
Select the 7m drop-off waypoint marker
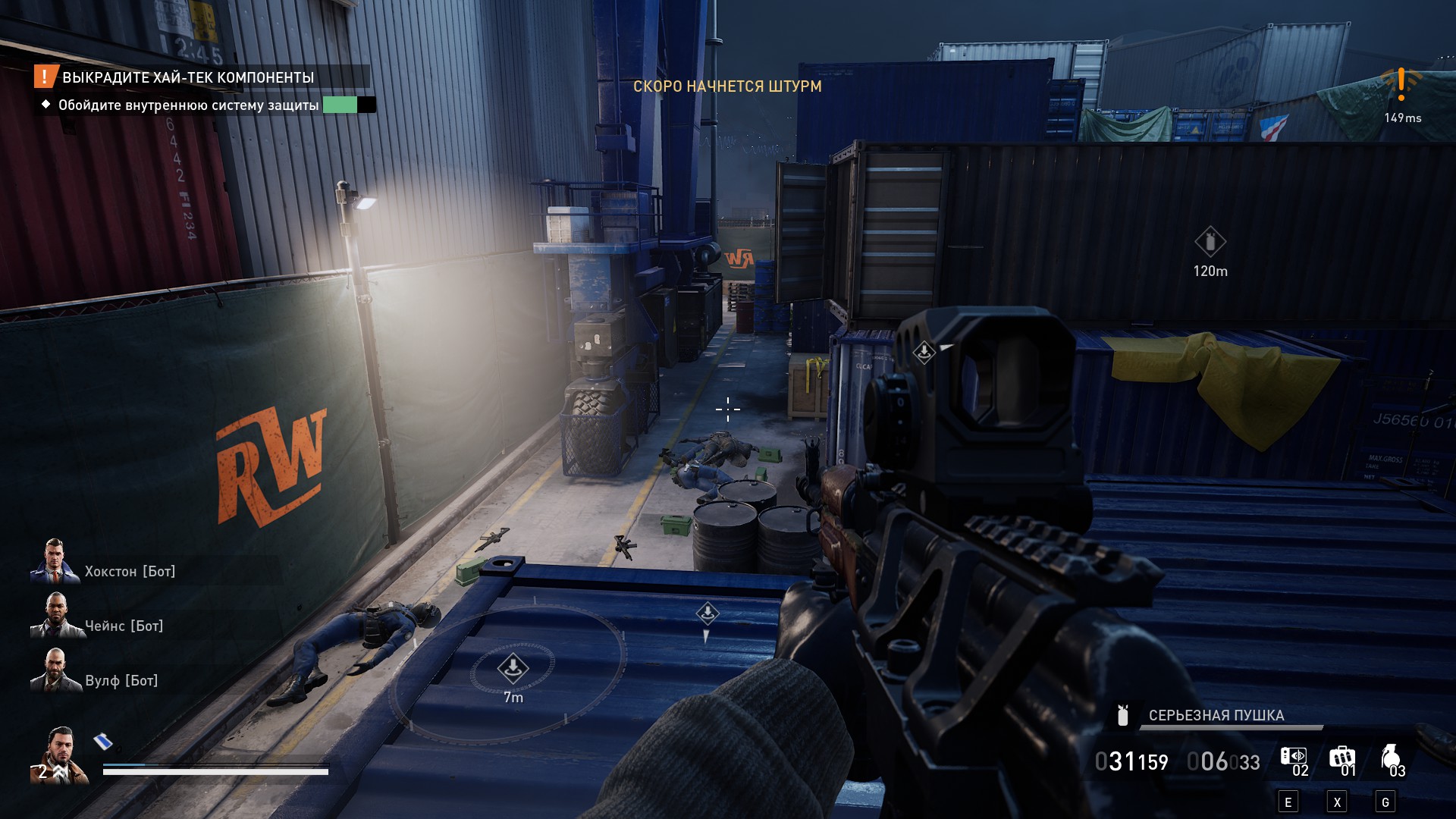pos(513,668)
